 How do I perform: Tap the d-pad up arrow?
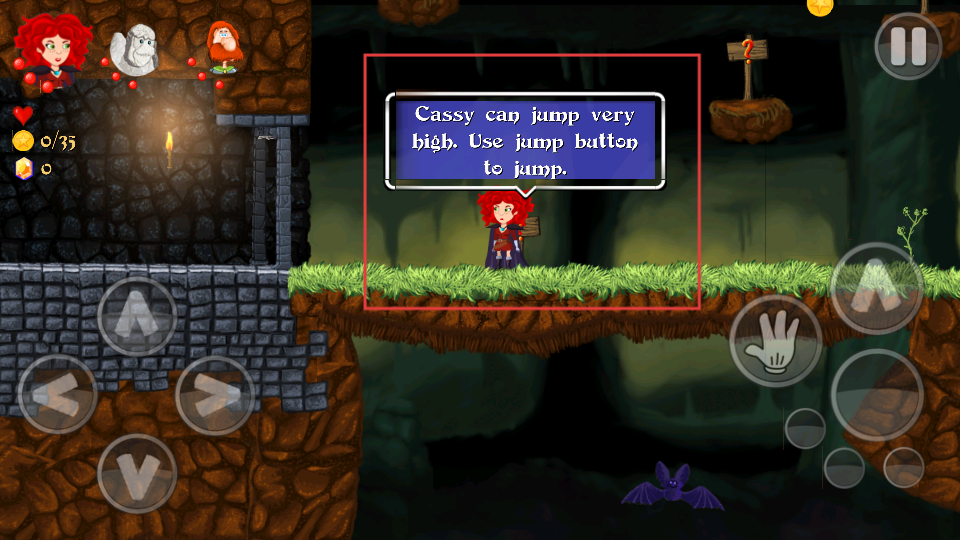point(137,316)
